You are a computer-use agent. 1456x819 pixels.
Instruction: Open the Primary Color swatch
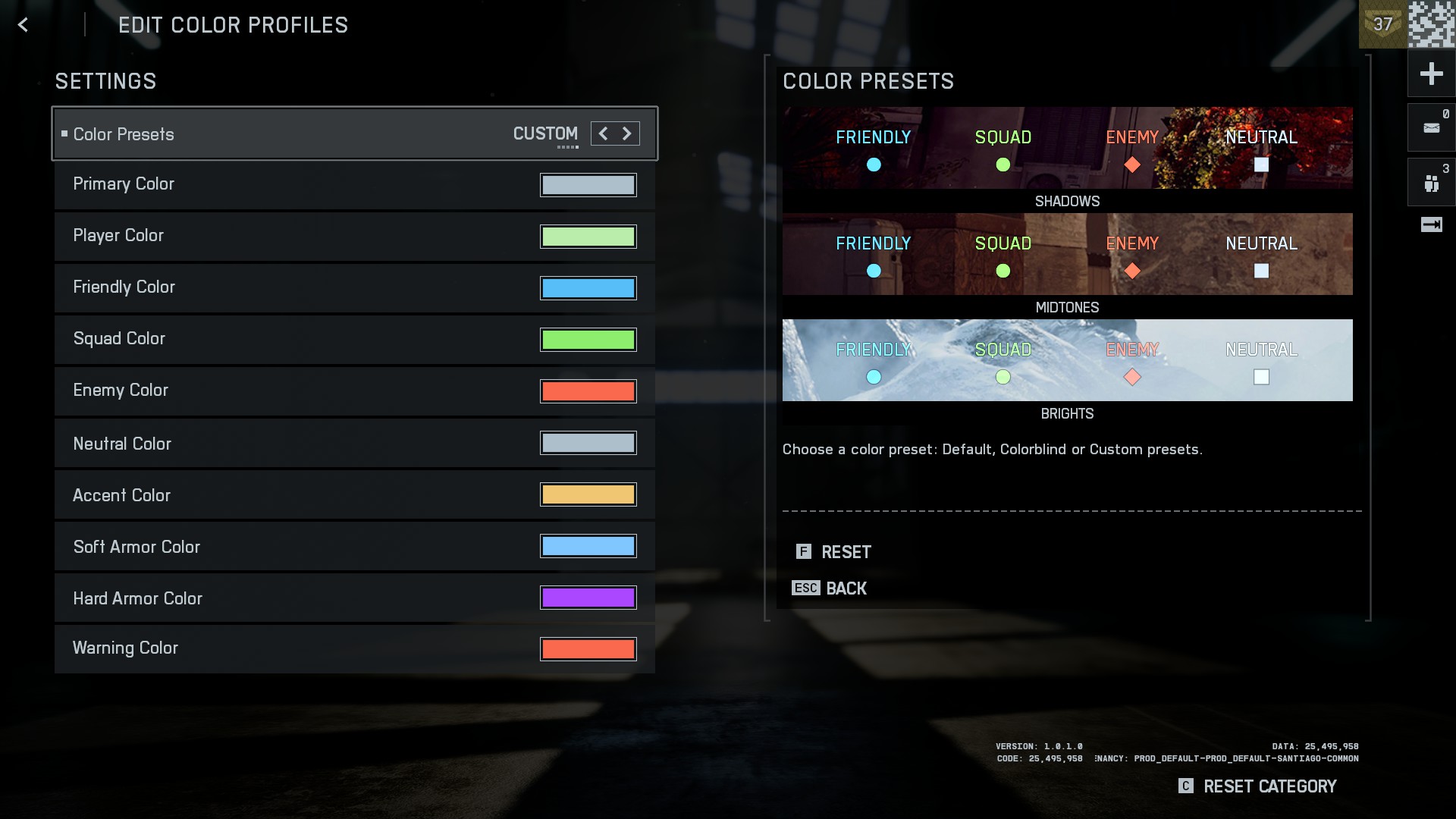pyautogui.click(x=588, y=185)
